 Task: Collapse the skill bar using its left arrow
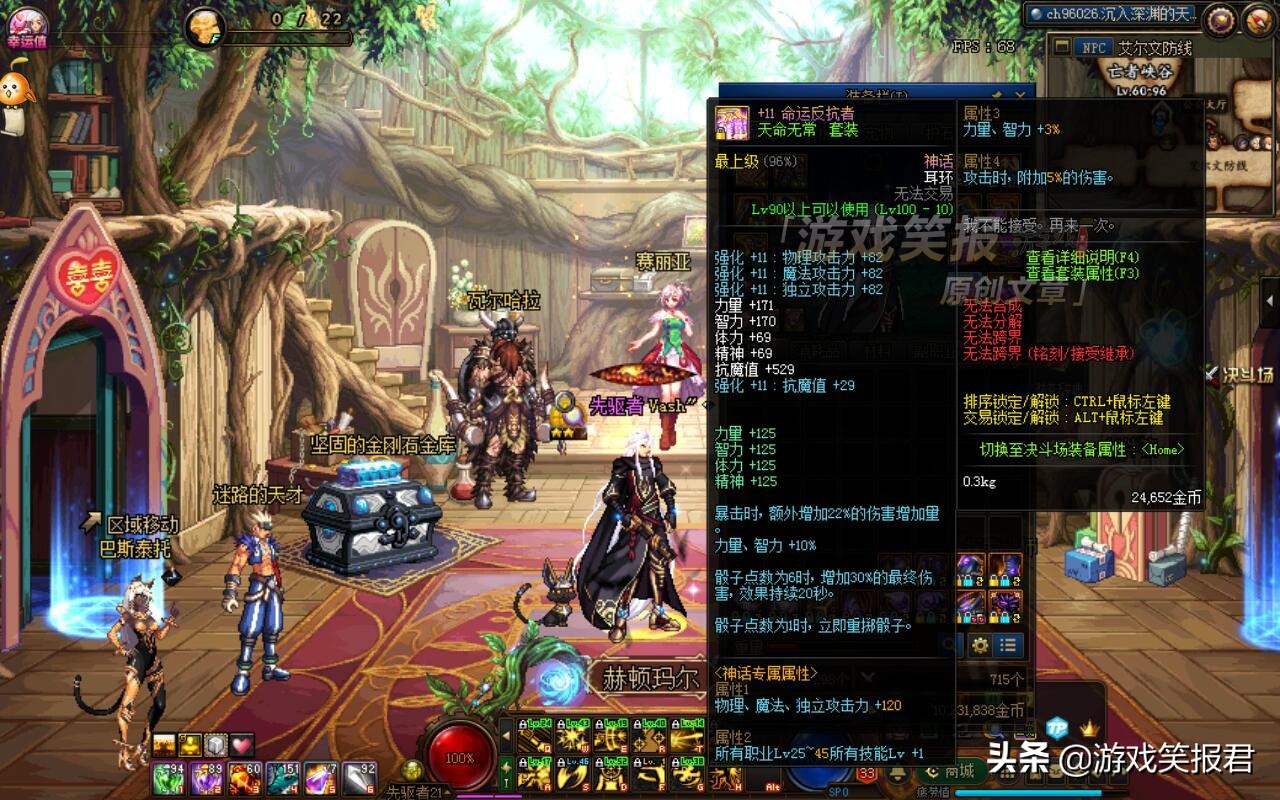click(x=507, y=737)
